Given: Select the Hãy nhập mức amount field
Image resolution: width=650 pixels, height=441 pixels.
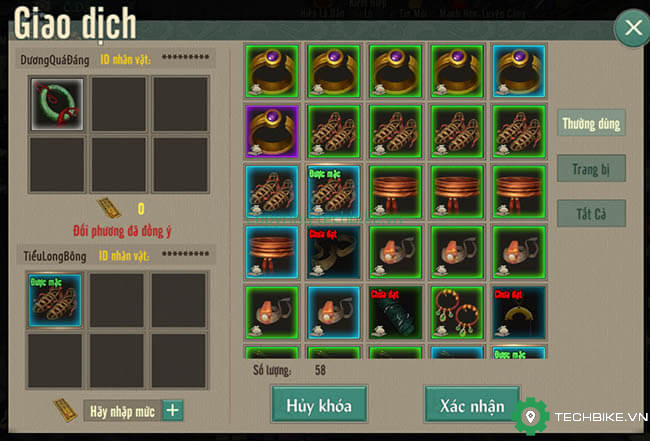Looking at the screenshot, I should [x=121, y=410].
